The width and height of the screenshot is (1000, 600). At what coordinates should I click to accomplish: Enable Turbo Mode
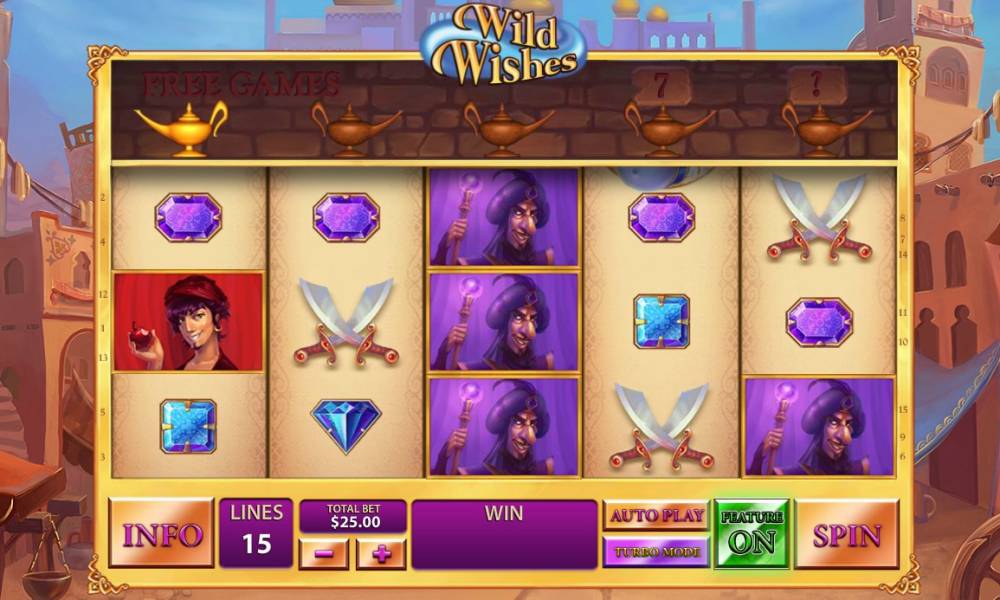(x=656, y=551)
